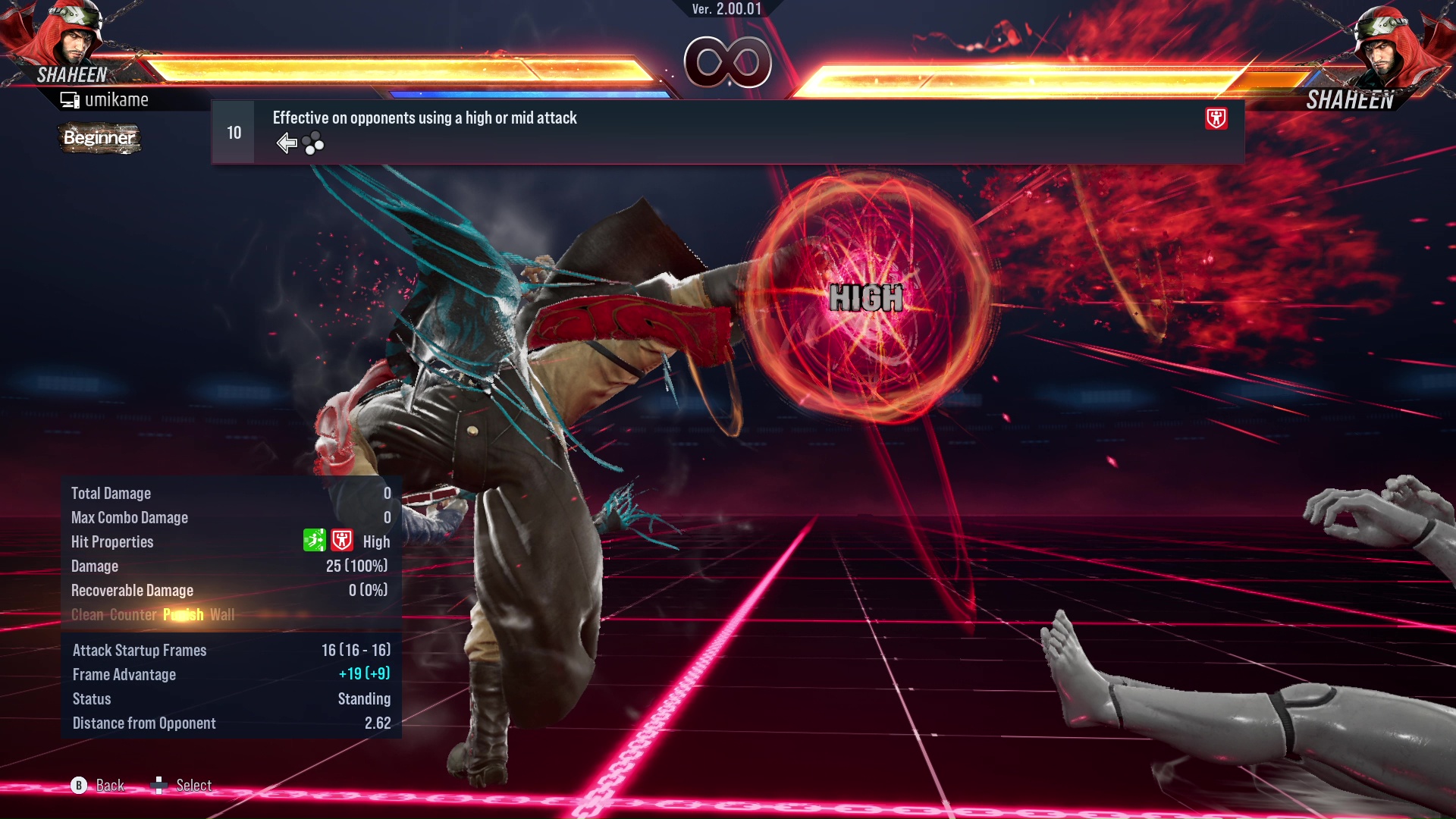
Task: Click the red shield icon beside High
Action: [342, 541]
